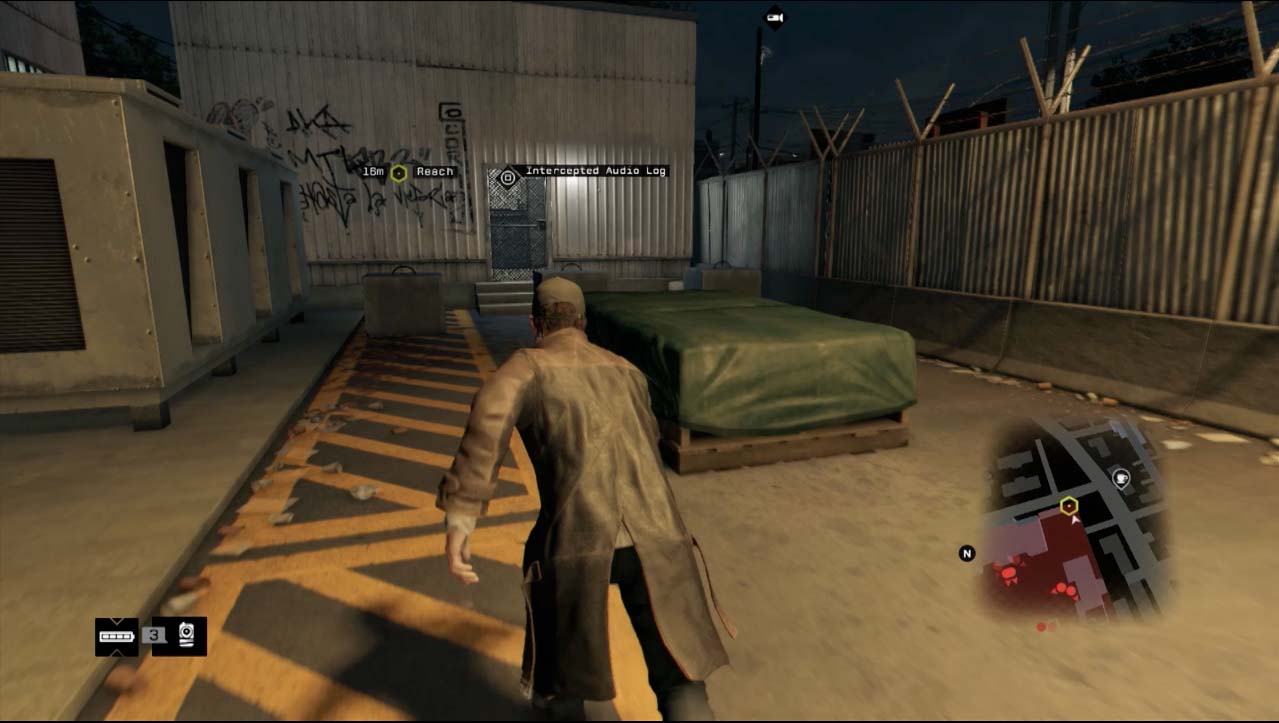Click the coffee shop marker on minimap
This screenshot has height=723, width=1279.
point(1121,477)
